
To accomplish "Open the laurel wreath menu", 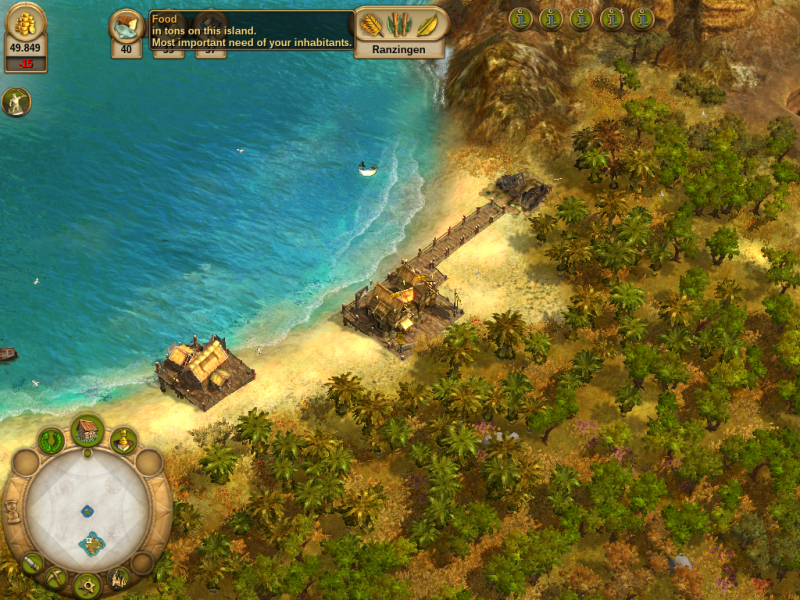I will tap(51, 440).
